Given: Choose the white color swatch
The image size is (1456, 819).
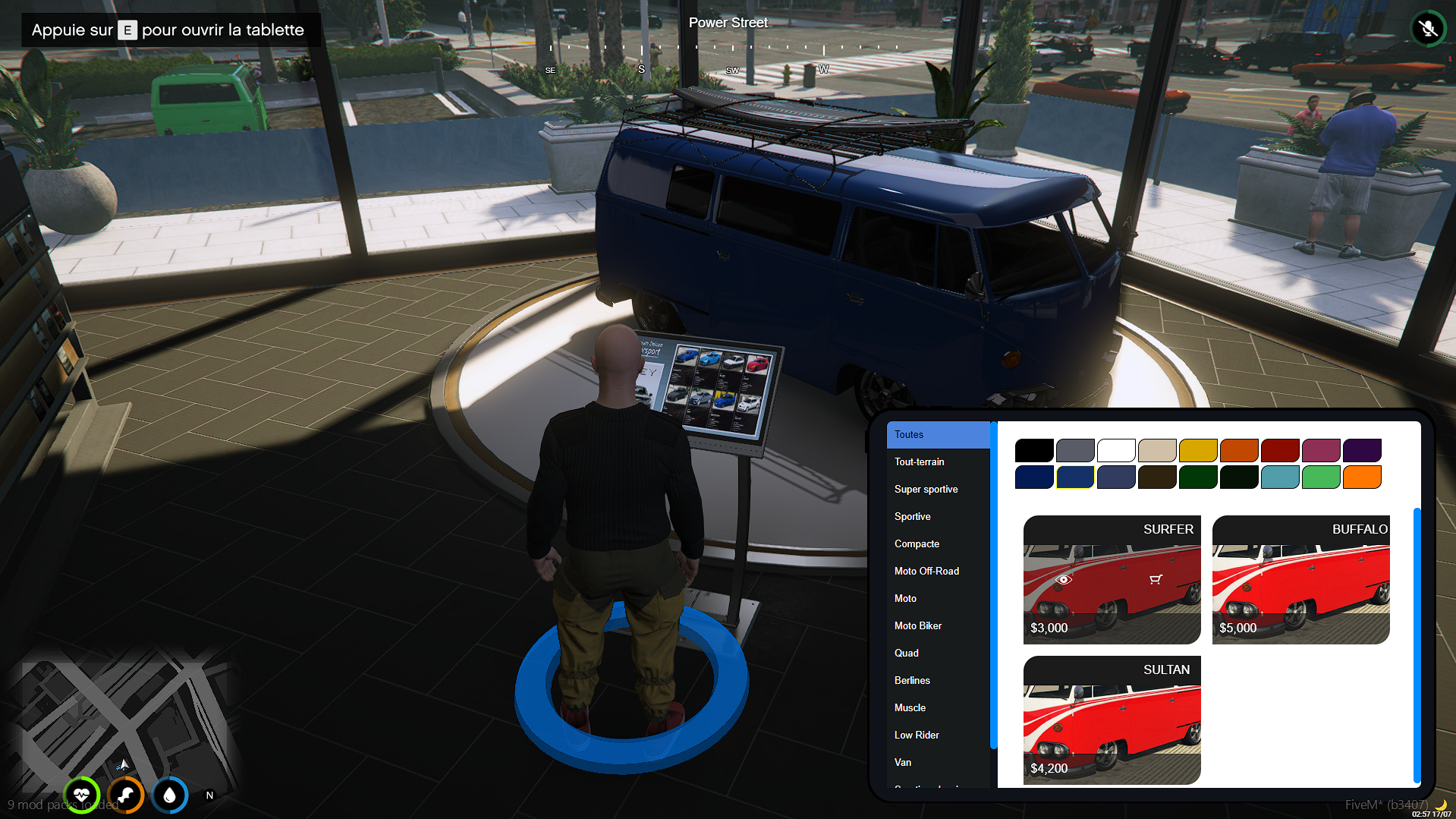Looking at the screenshot, I should point(1116,451).
